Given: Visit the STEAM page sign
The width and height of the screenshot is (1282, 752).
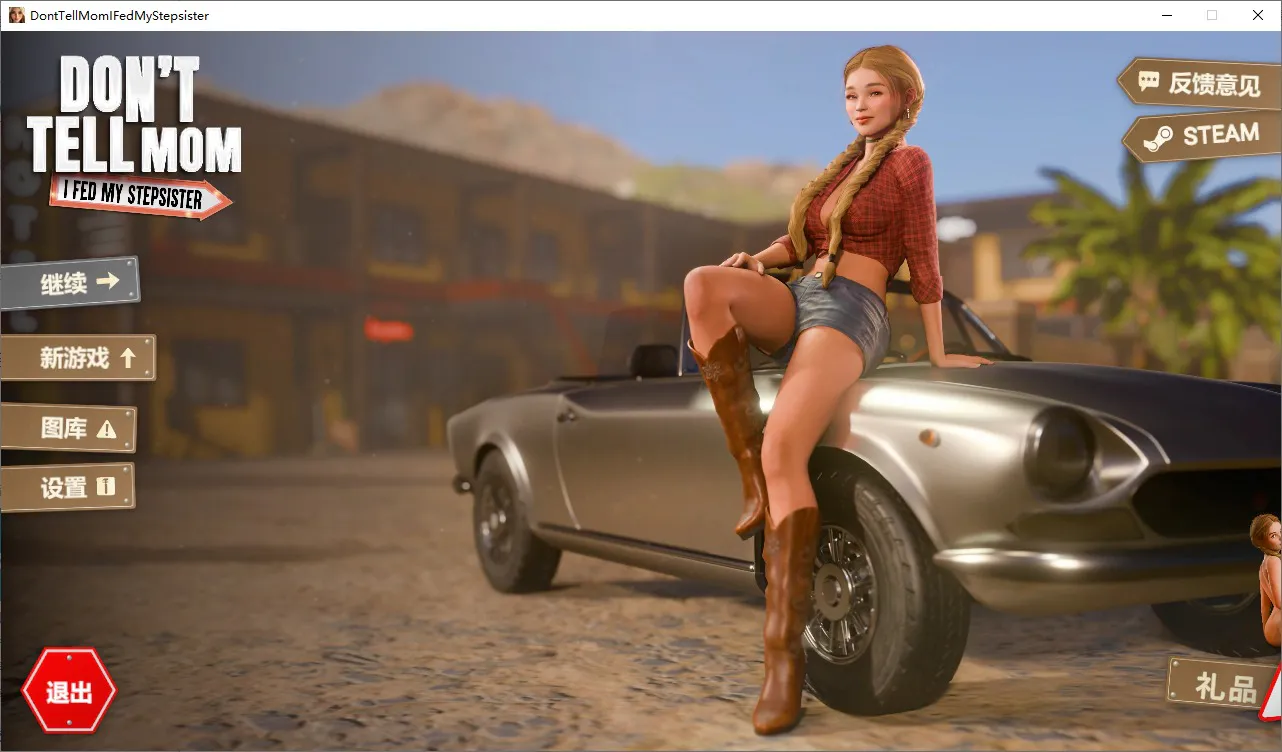Looking at the screenshot, I should [1204, 136].
